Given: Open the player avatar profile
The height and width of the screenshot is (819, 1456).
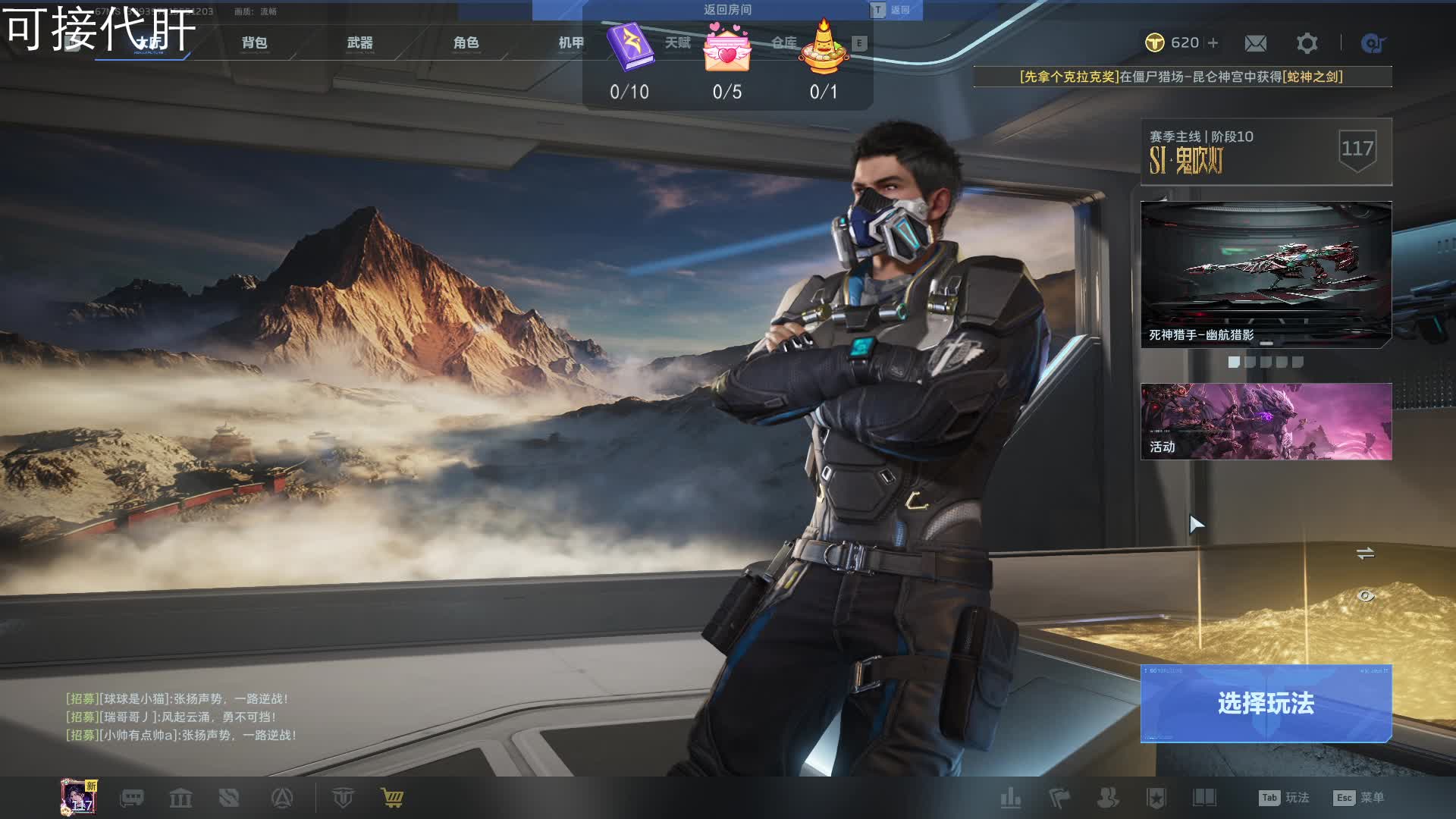Looking at the screenshot, I should 78,797.
